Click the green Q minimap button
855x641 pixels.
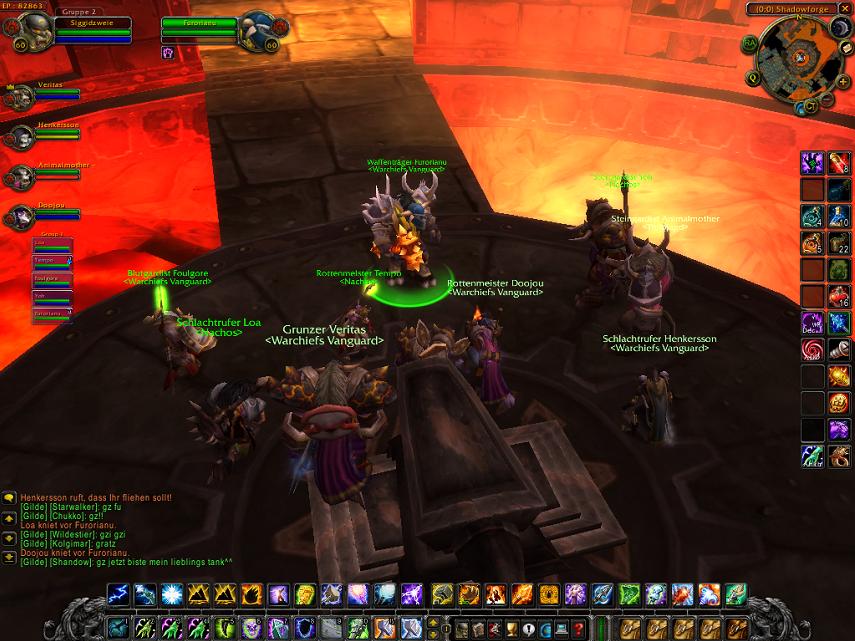pyautogui.click(x=753, y=77)
